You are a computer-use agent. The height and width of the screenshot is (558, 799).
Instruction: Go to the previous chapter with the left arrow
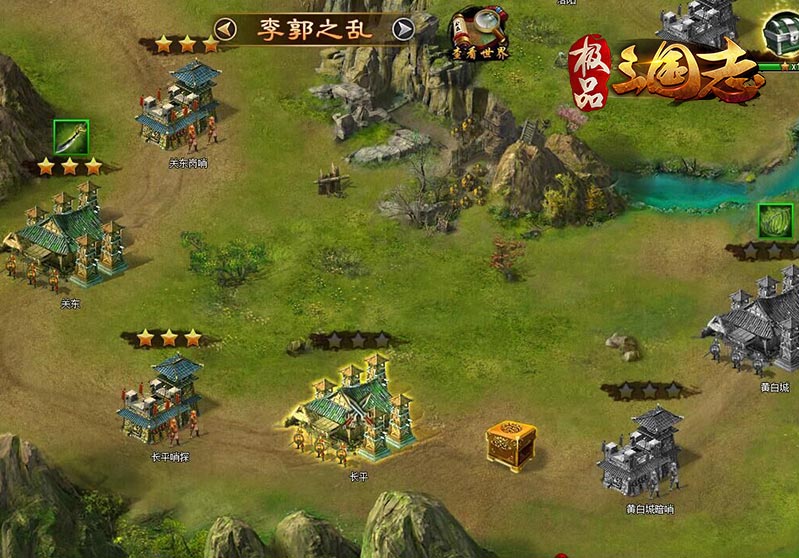coord(225,28)
